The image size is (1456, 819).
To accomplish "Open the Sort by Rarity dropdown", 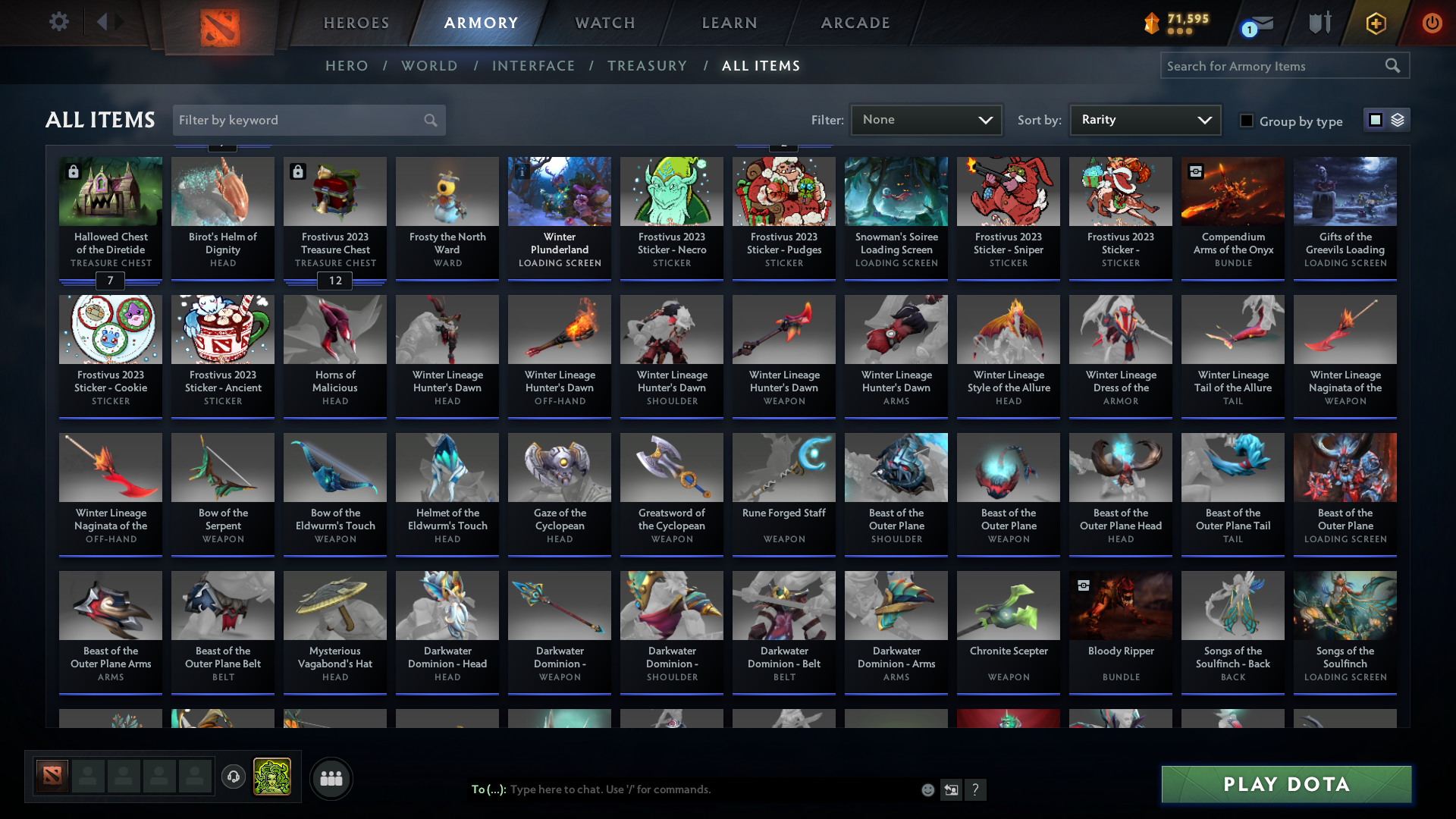I will pos(1144,119).
